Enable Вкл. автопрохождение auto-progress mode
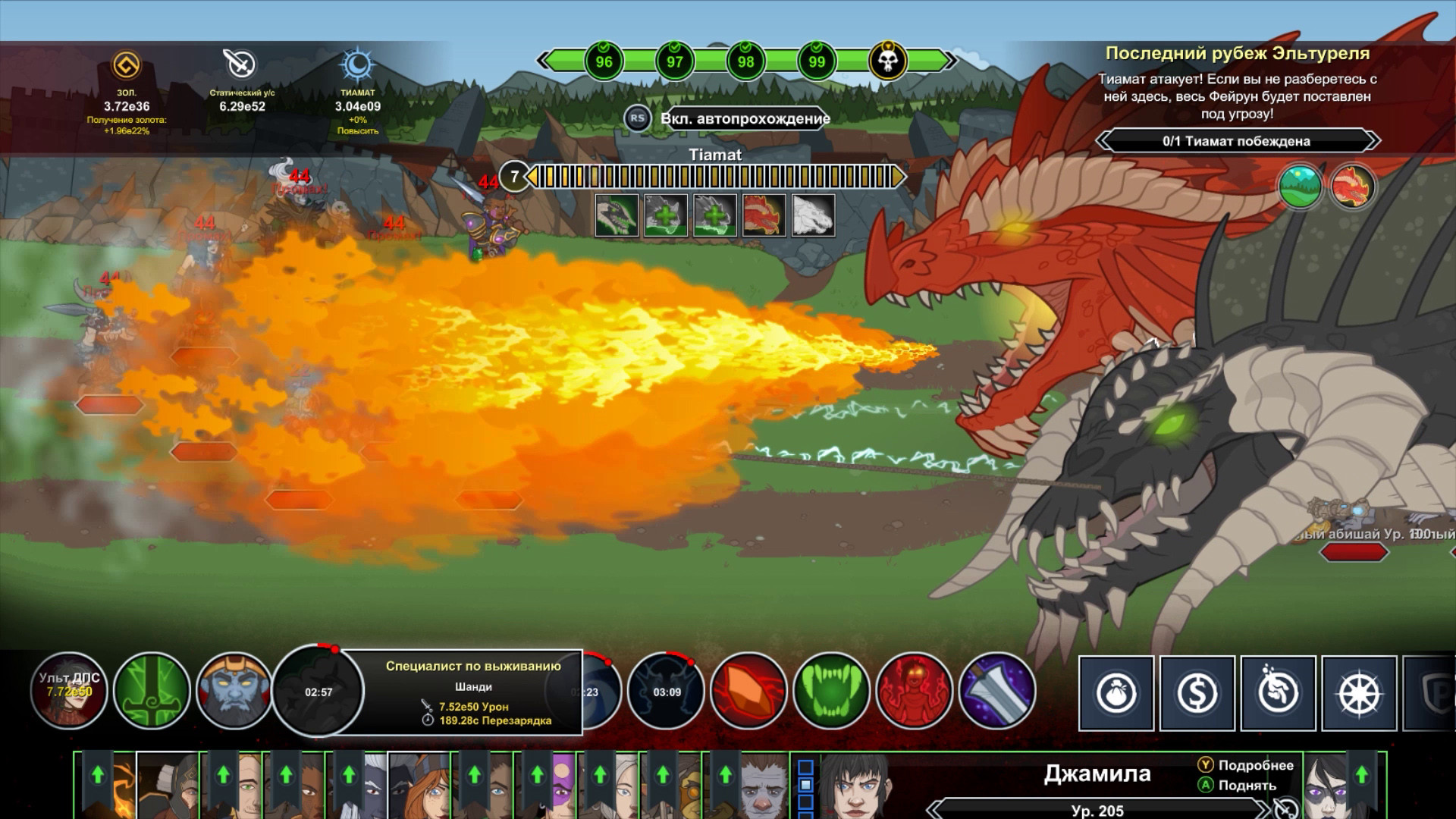 [x=747, y=119]
